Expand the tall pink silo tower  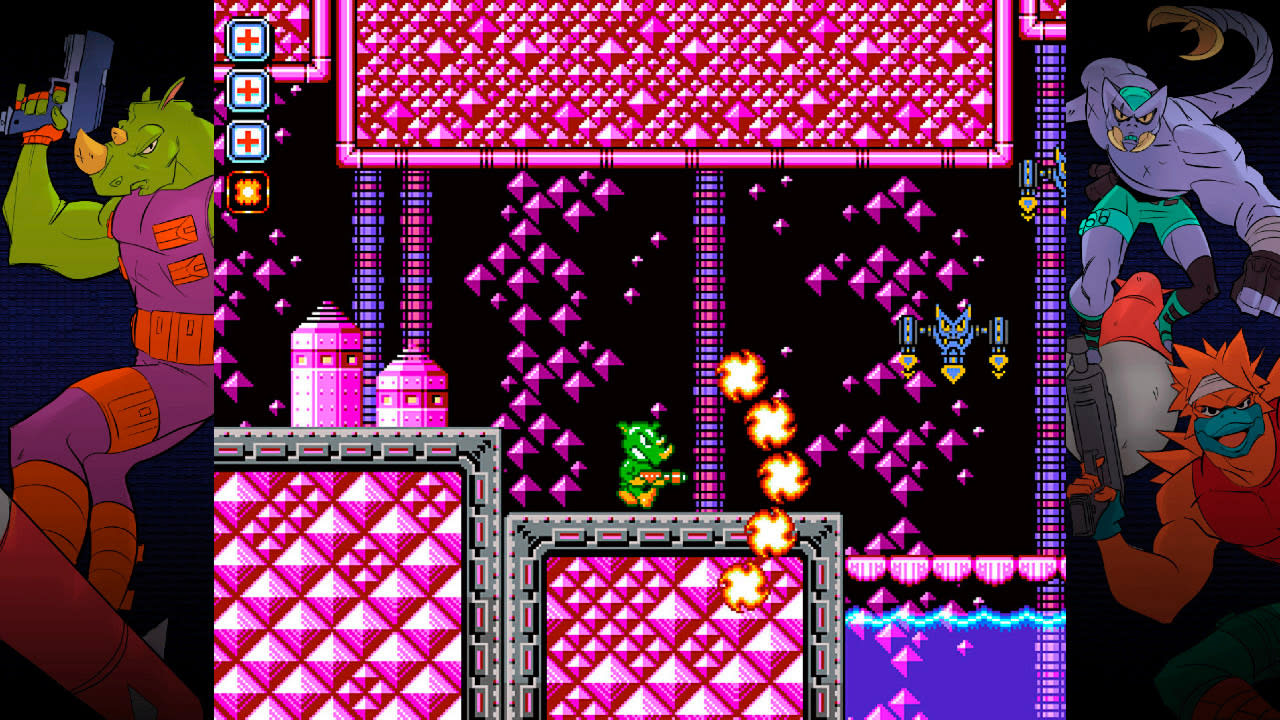(325, 370)
